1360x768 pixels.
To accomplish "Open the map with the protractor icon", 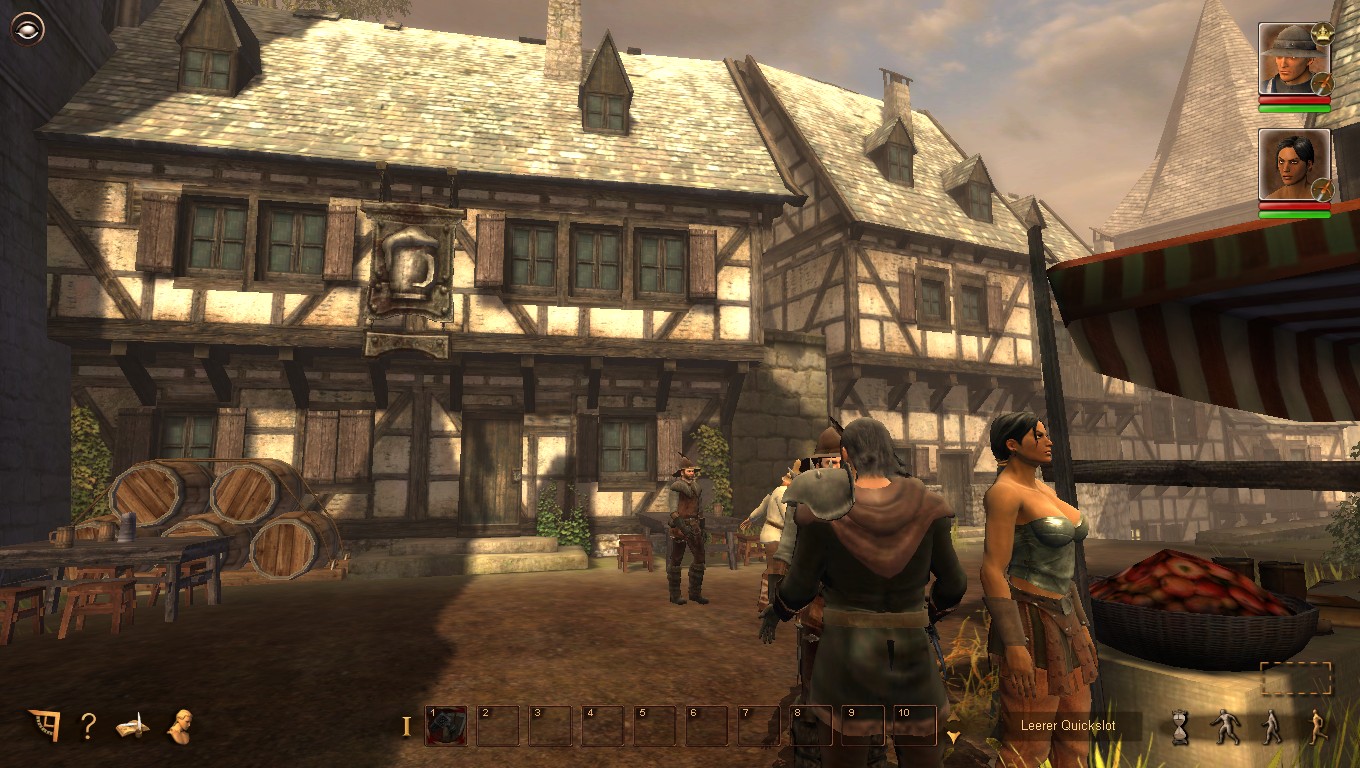I will click(44, 725).
